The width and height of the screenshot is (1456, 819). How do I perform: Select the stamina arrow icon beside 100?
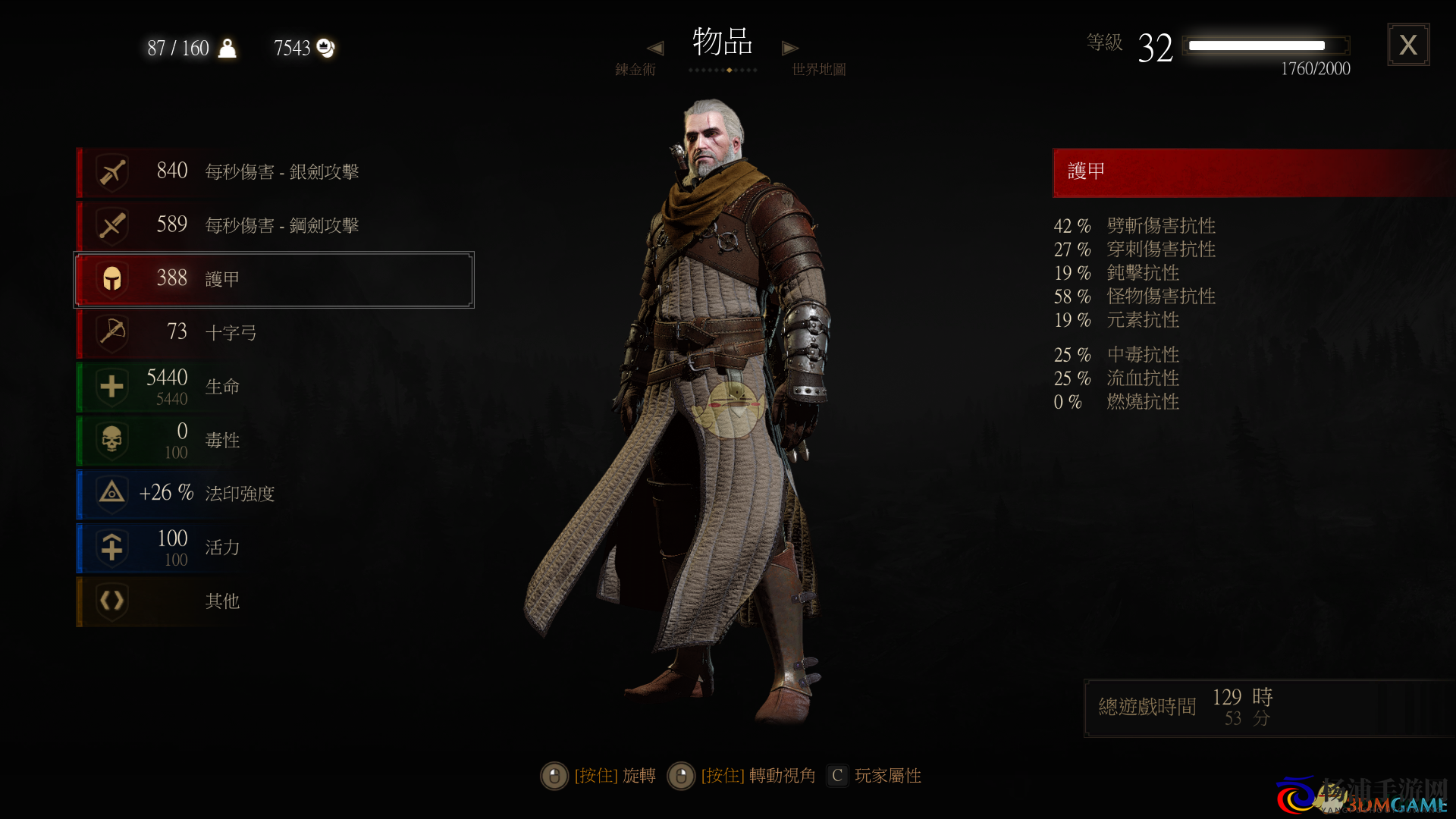pyautogui.click(x=111, y=548)
